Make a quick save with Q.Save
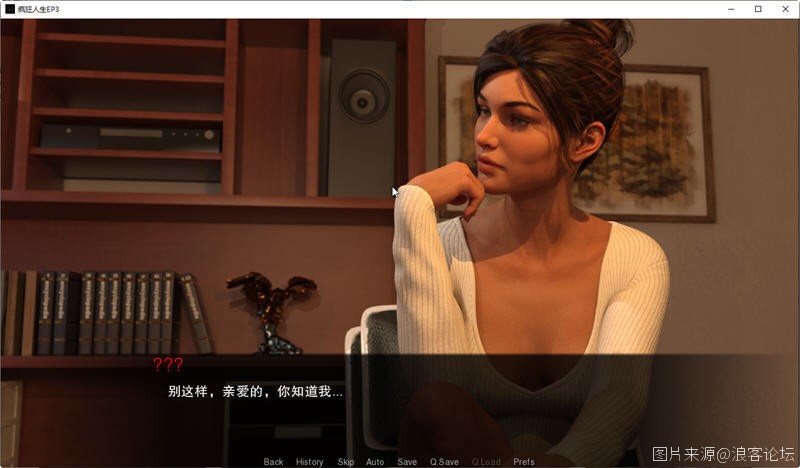The height and width of the screenshot is (468, 800). [x=444, y=462]
